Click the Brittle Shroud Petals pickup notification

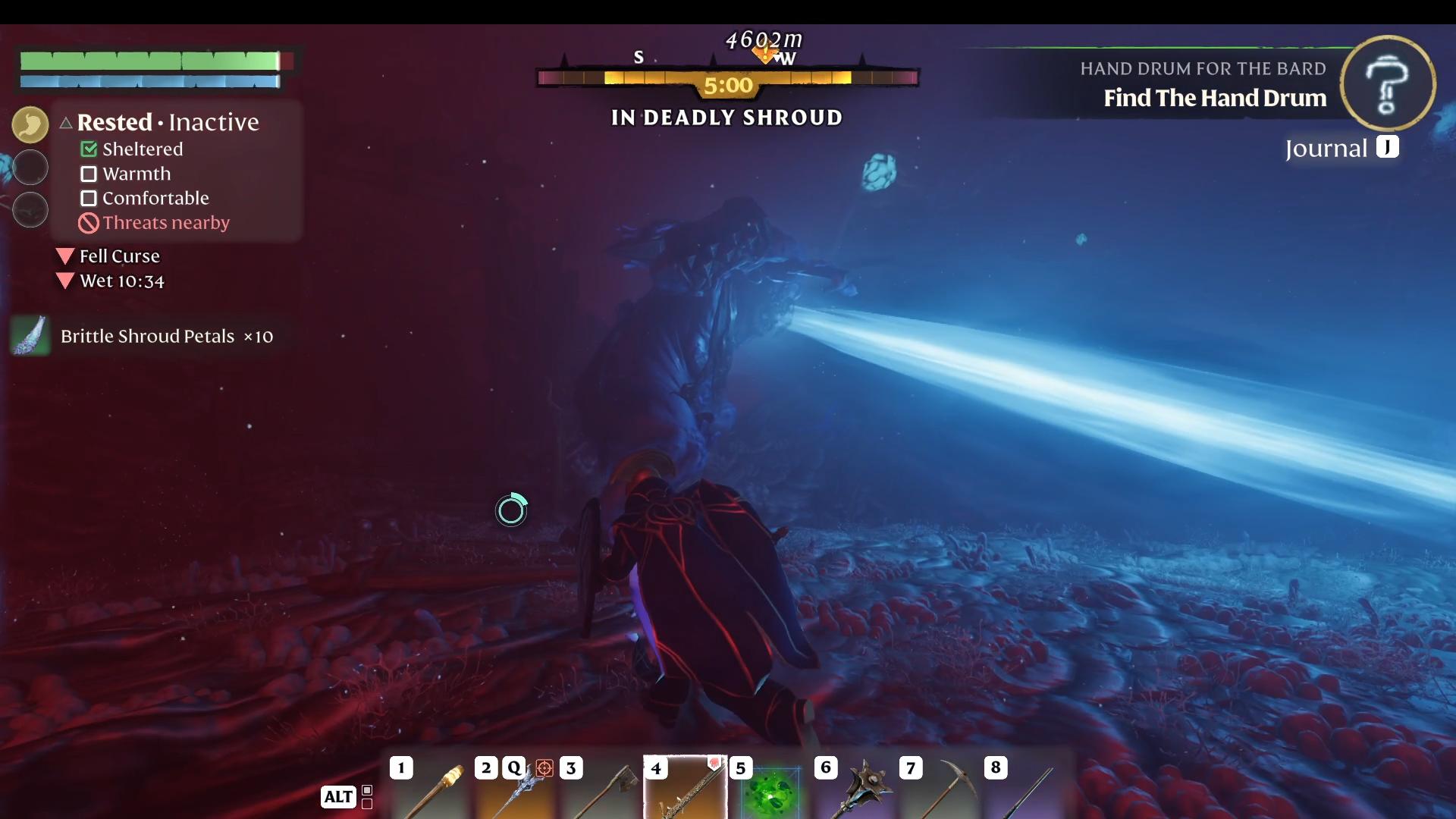[144, 336]
